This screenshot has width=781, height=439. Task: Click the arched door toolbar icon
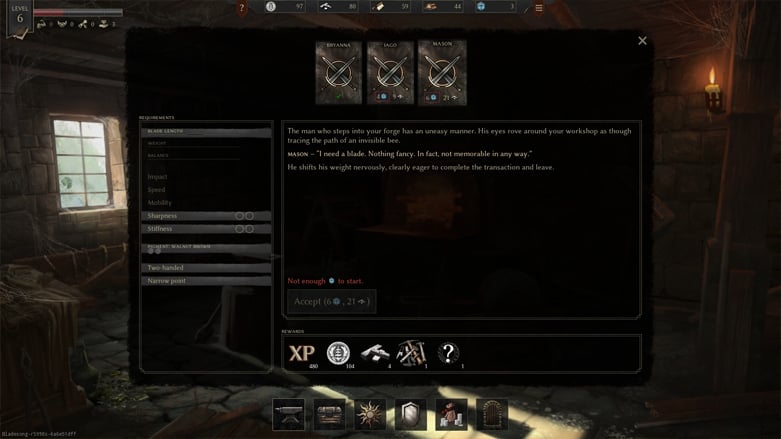[492, 414]
